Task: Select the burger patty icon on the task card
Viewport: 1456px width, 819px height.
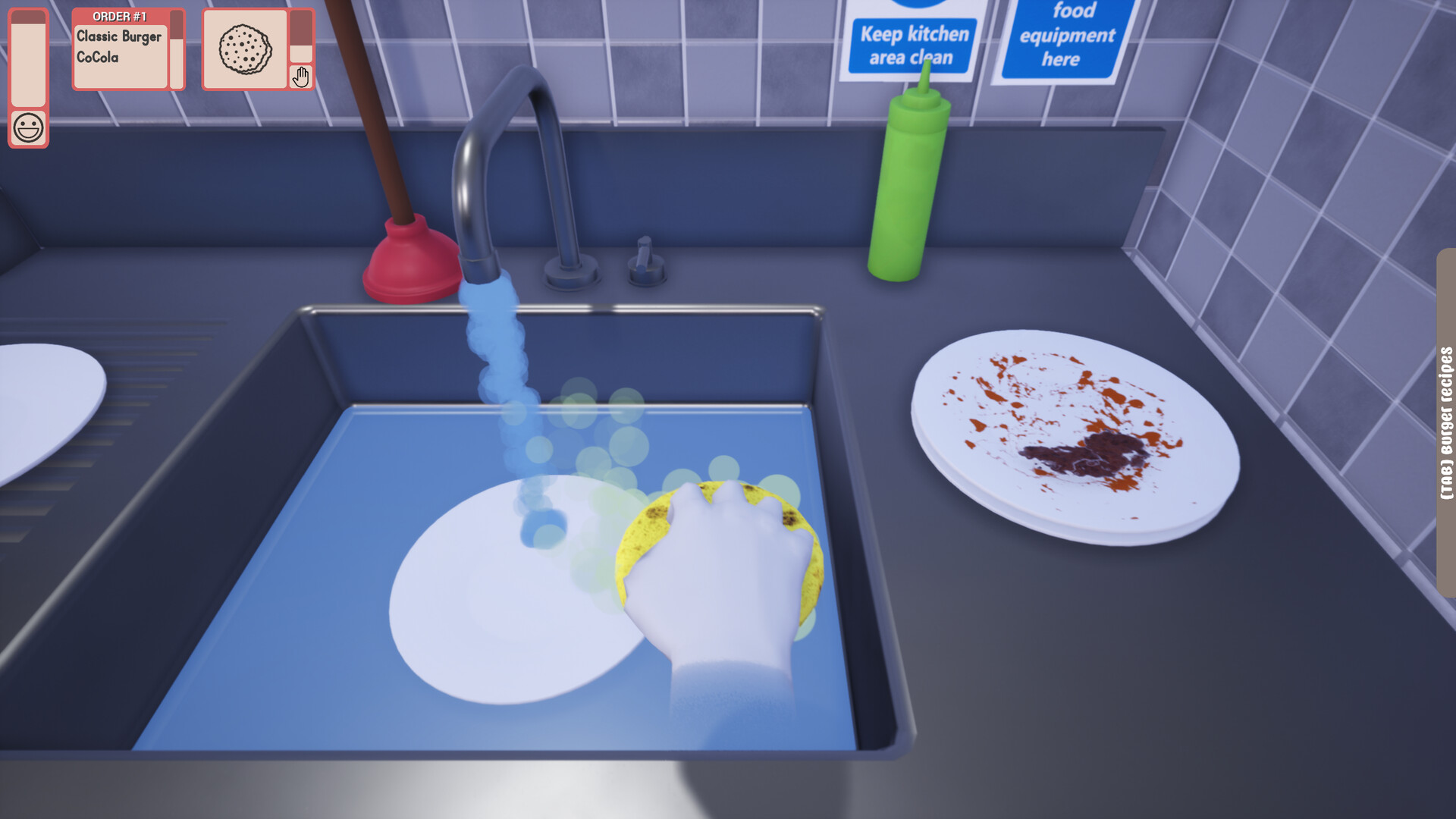Action: coord(246,49)
